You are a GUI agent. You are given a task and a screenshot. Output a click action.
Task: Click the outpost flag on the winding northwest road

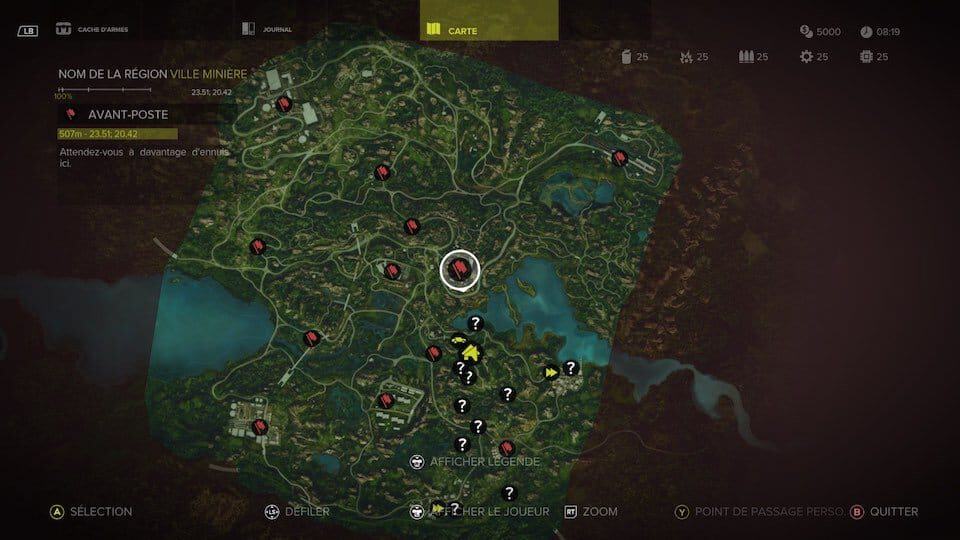pyautogui.click(x=285, y=103)
